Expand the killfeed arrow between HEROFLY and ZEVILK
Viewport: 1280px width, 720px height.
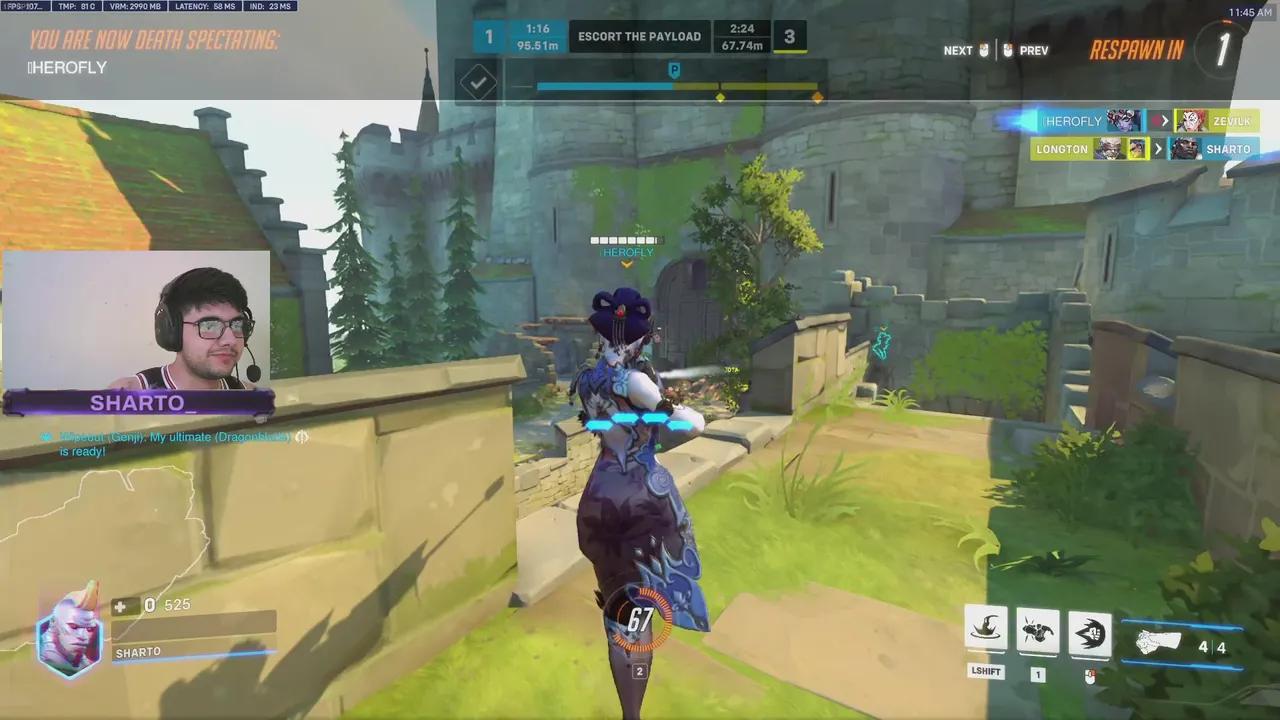point(1163,121)
